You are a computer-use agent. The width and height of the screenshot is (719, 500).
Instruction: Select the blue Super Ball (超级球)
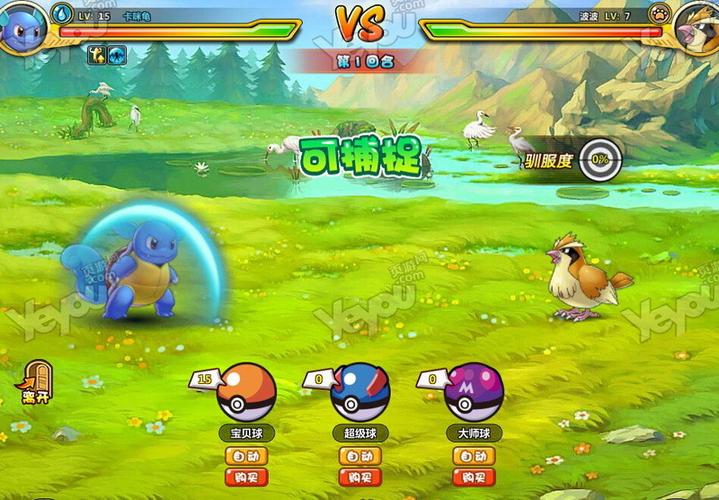tap(360, 392)
